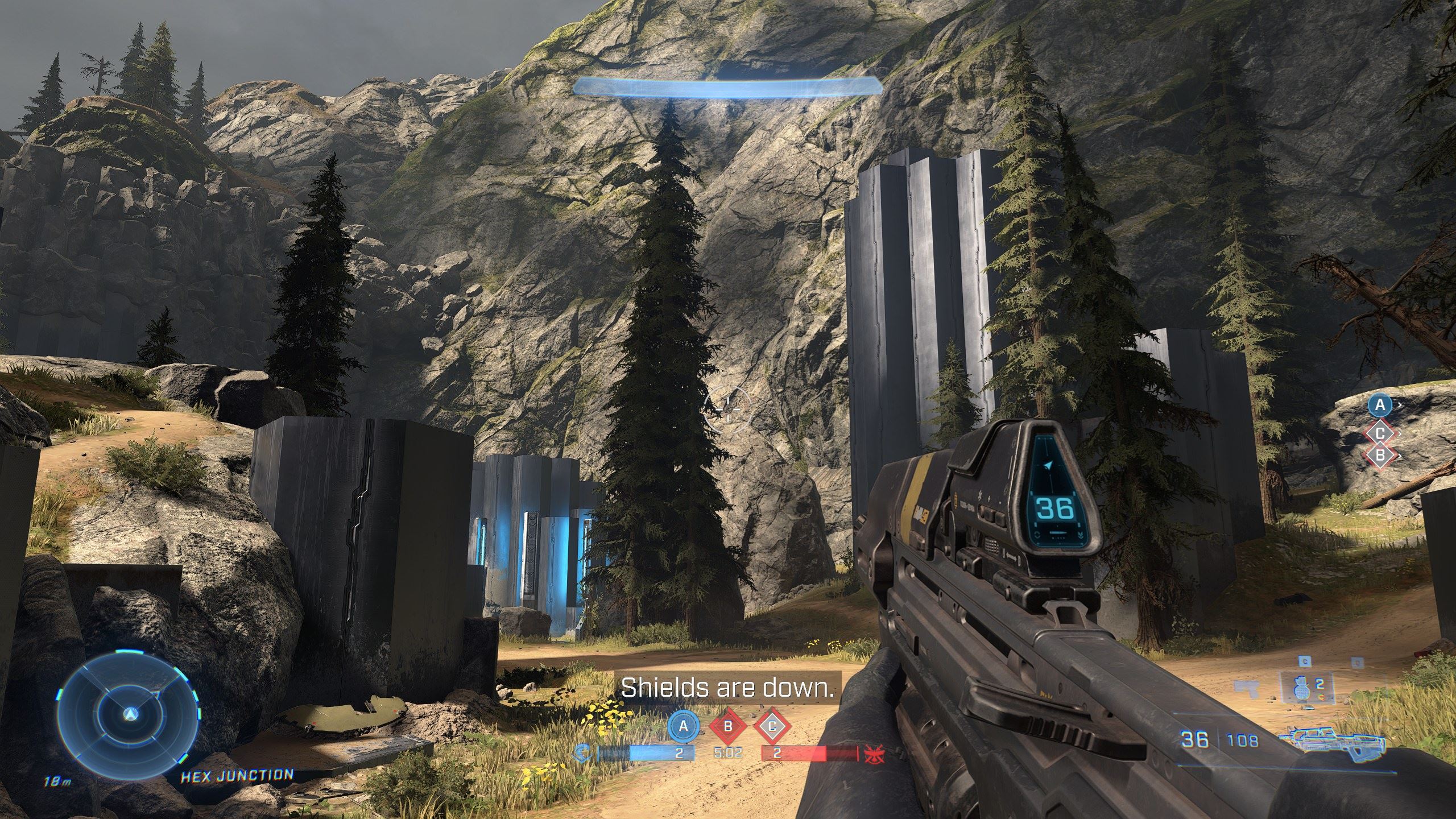Select zone C diamond above the red score
The width and height of the screenshot is (1456, 819).
pyautogui.click(x=772, y=726)
